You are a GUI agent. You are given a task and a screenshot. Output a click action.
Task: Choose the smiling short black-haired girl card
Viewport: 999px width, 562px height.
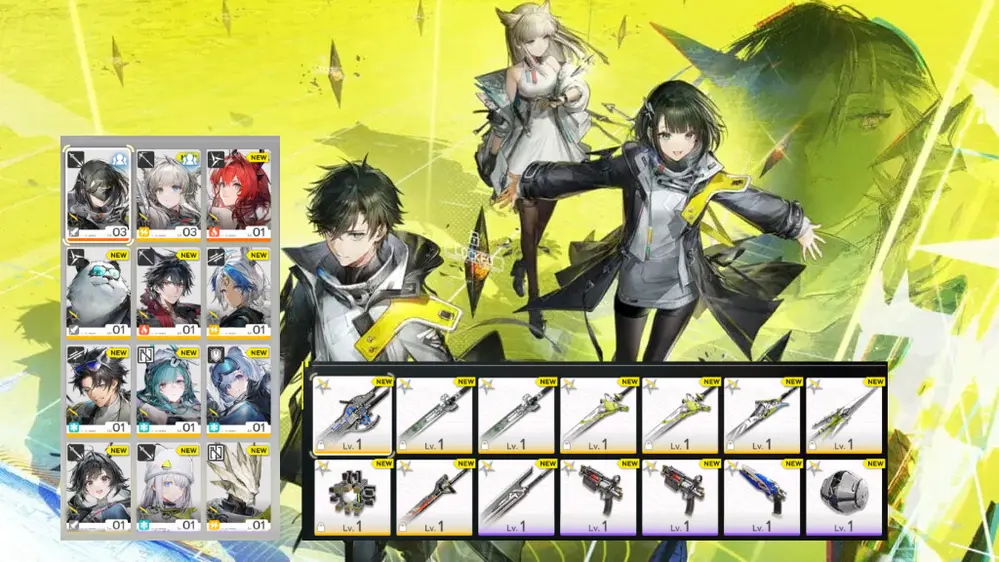click(98, 487)
